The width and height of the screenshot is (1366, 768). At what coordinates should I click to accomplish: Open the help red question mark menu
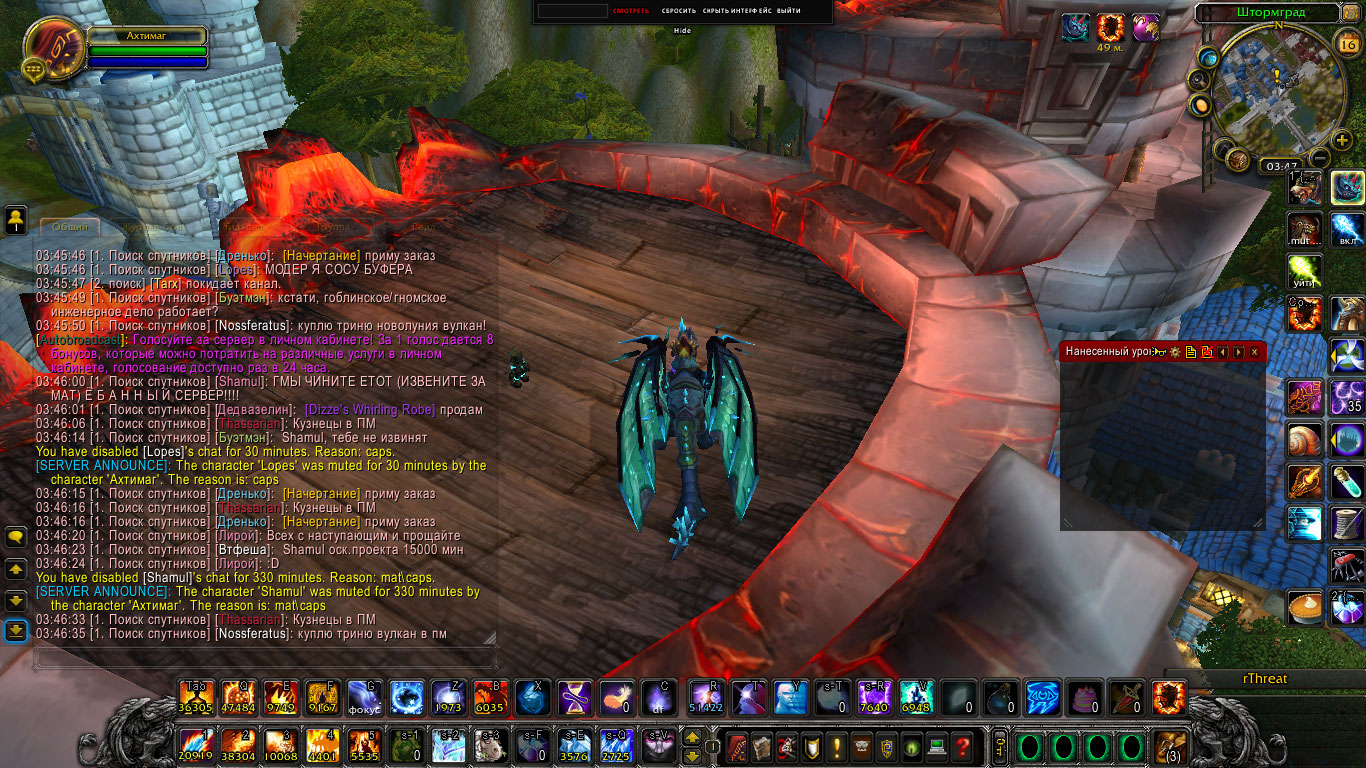[x=962, y=746]
